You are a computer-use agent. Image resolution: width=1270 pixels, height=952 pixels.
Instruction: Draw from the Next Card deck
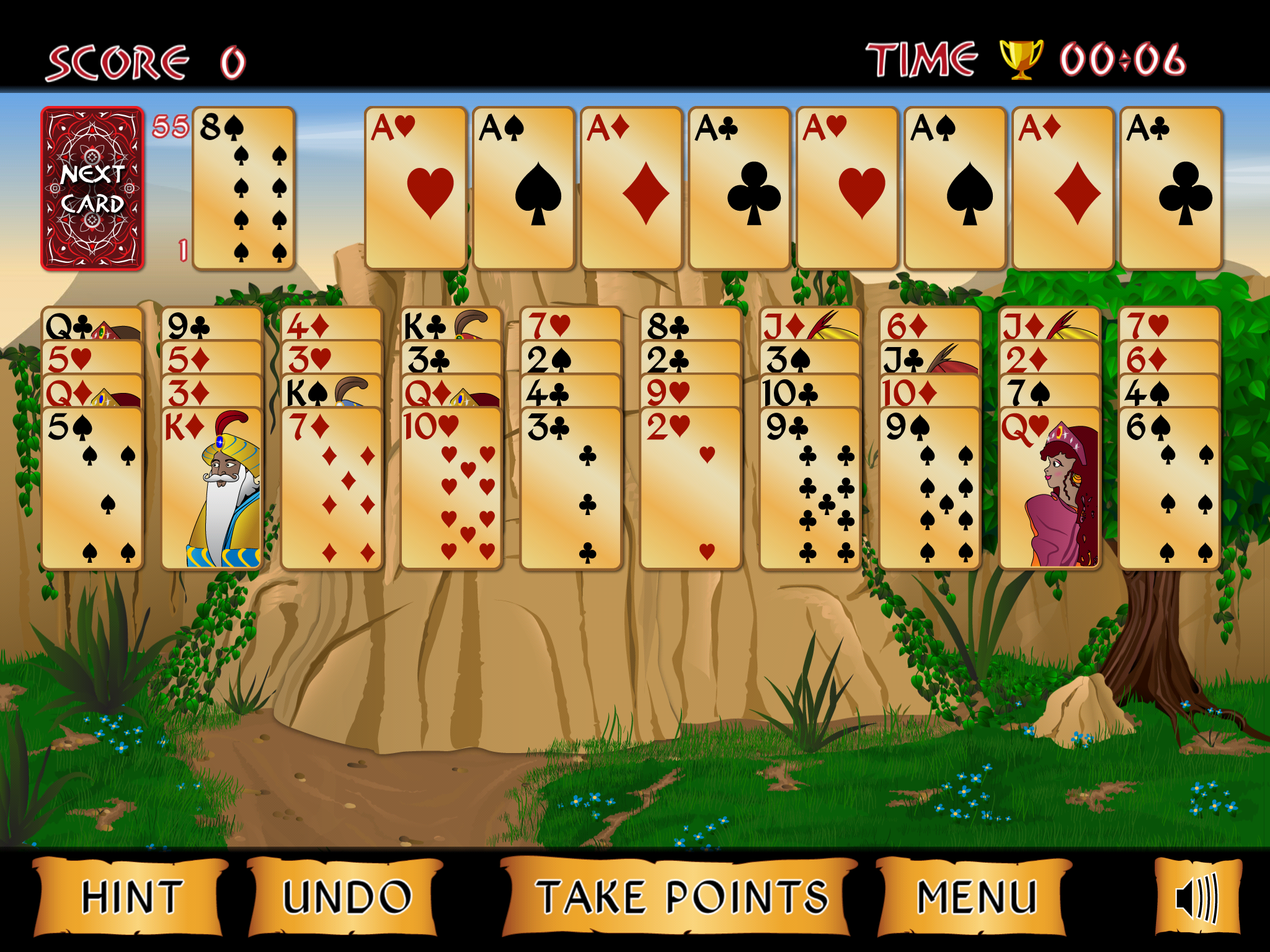coord(92,189)
